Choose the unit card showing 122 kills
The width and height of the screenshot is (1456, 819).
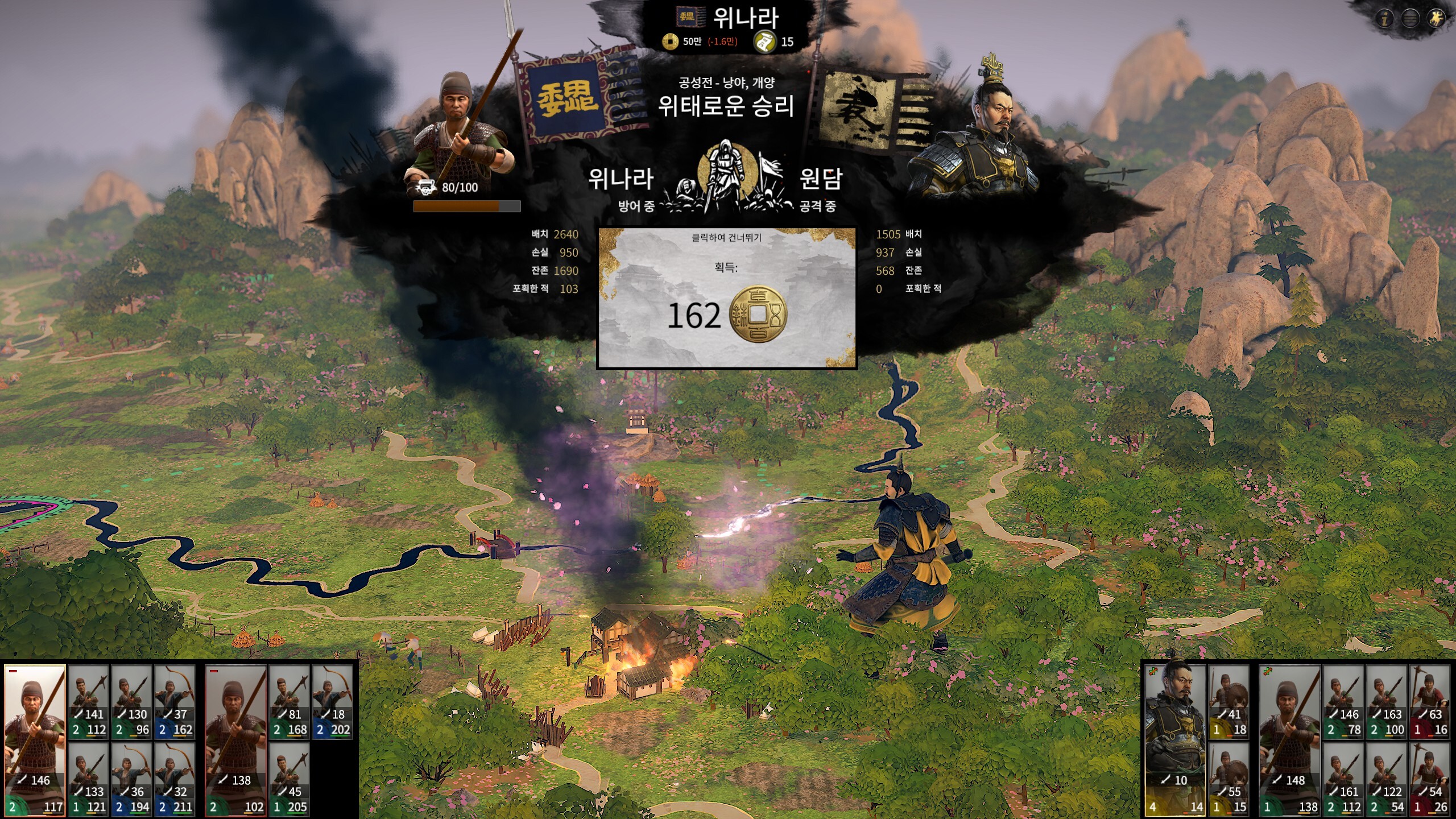pos(1387,779)
